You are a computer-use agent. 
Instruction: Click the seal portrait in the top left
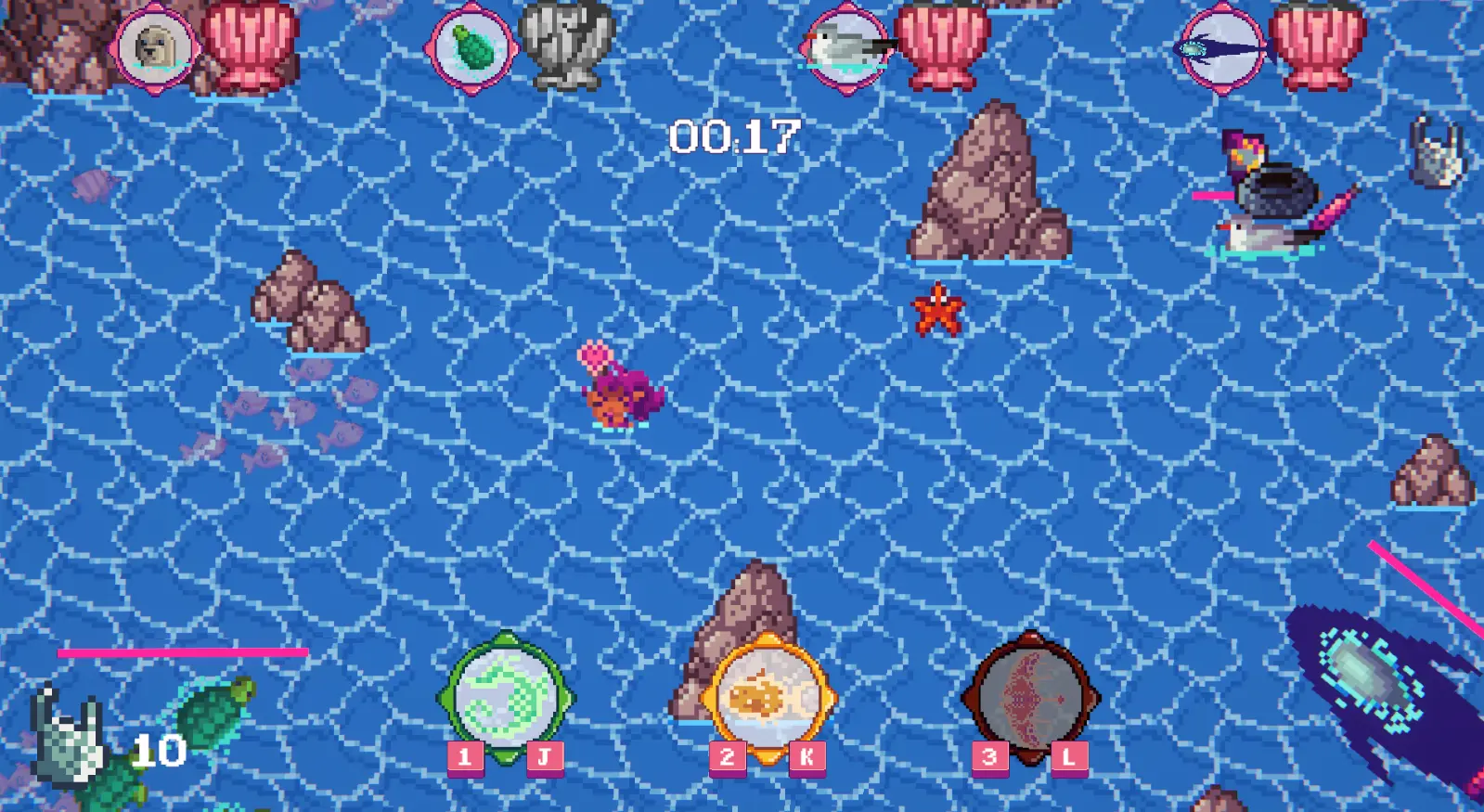158,45
